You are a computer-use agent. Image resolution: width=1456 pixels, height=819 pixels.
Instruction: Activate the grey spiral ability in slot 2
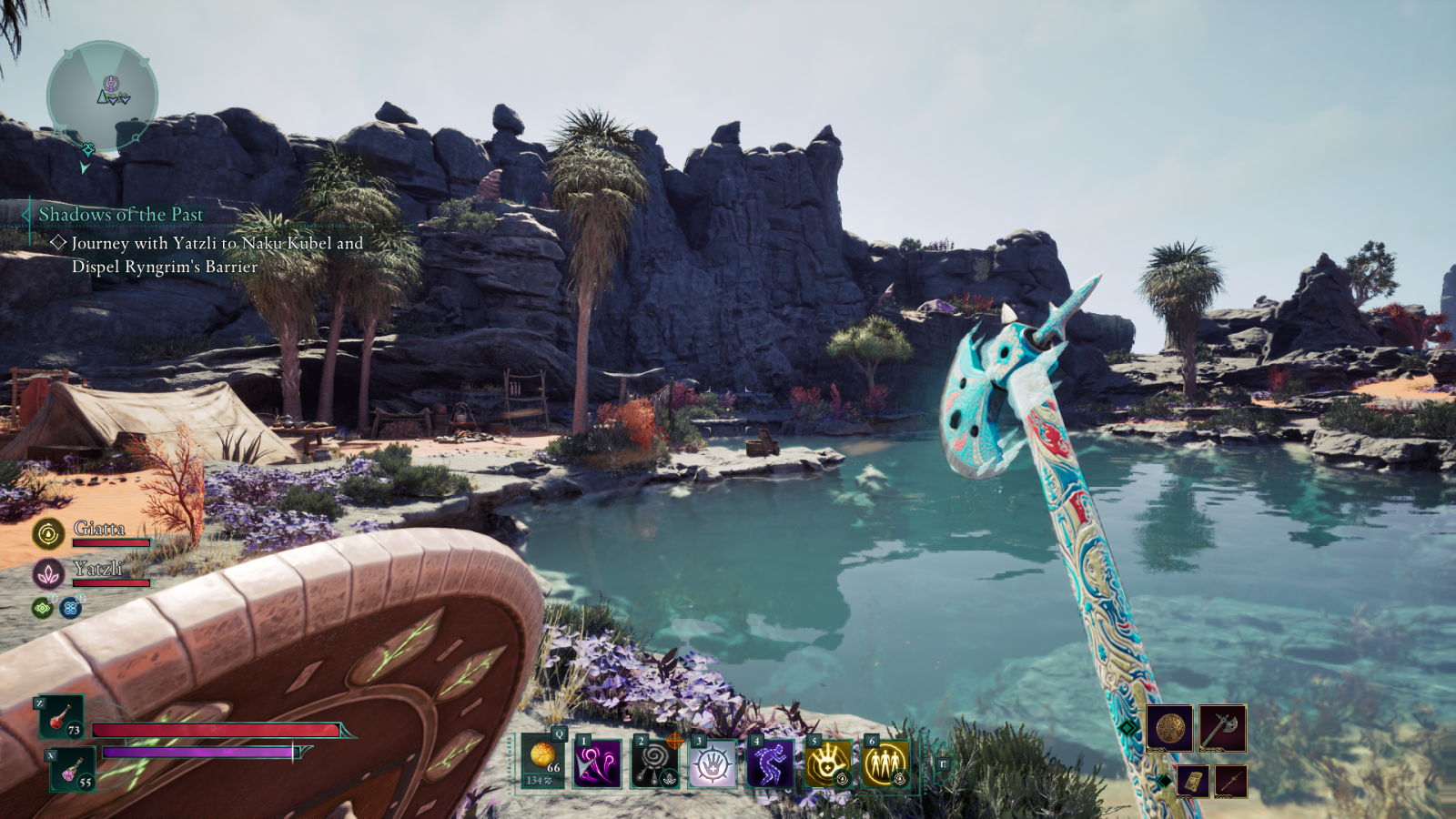point(655,763)
